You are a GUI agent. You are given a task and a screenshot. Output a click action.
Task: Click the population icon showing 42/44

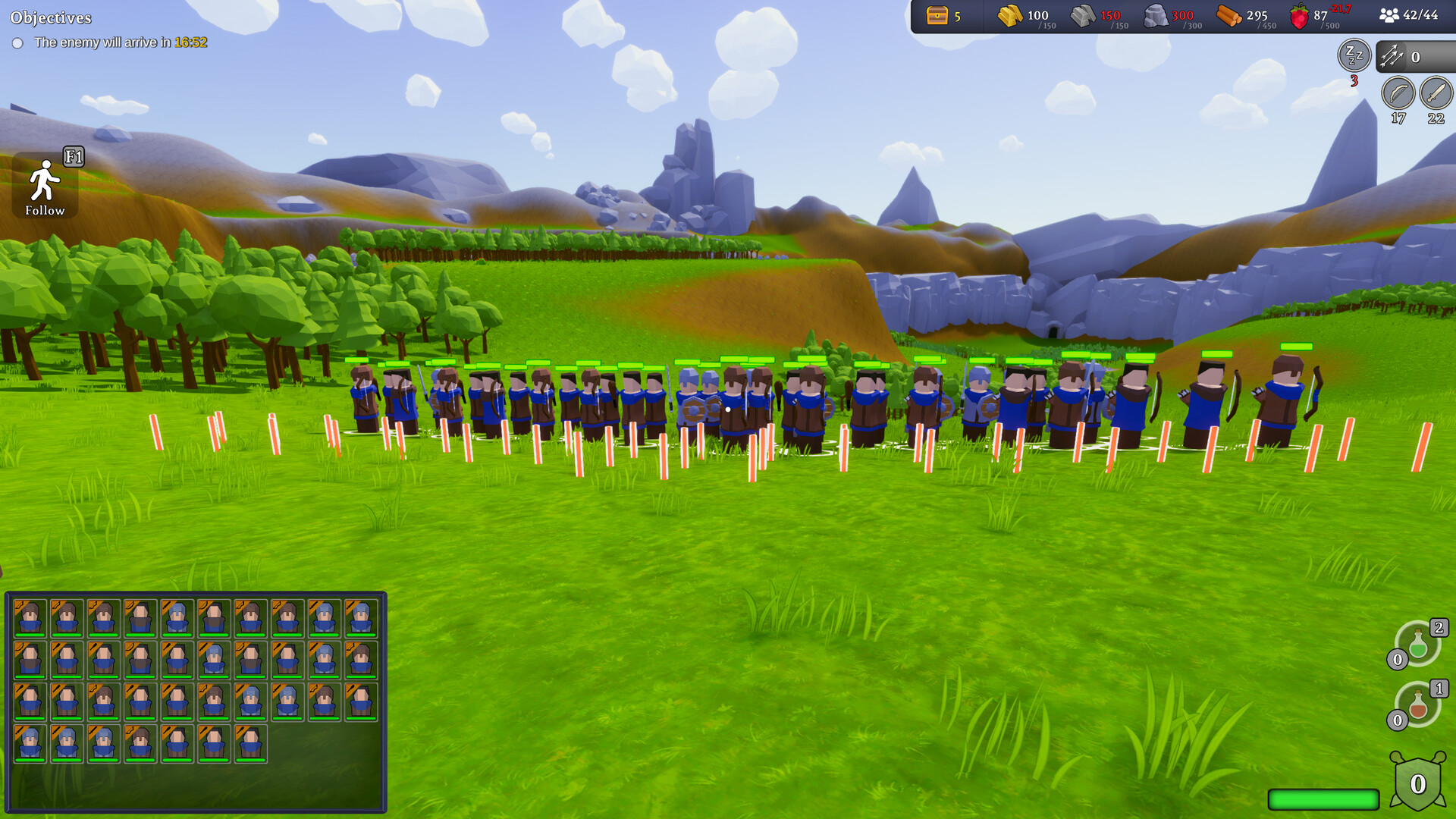click(1390, 15)
